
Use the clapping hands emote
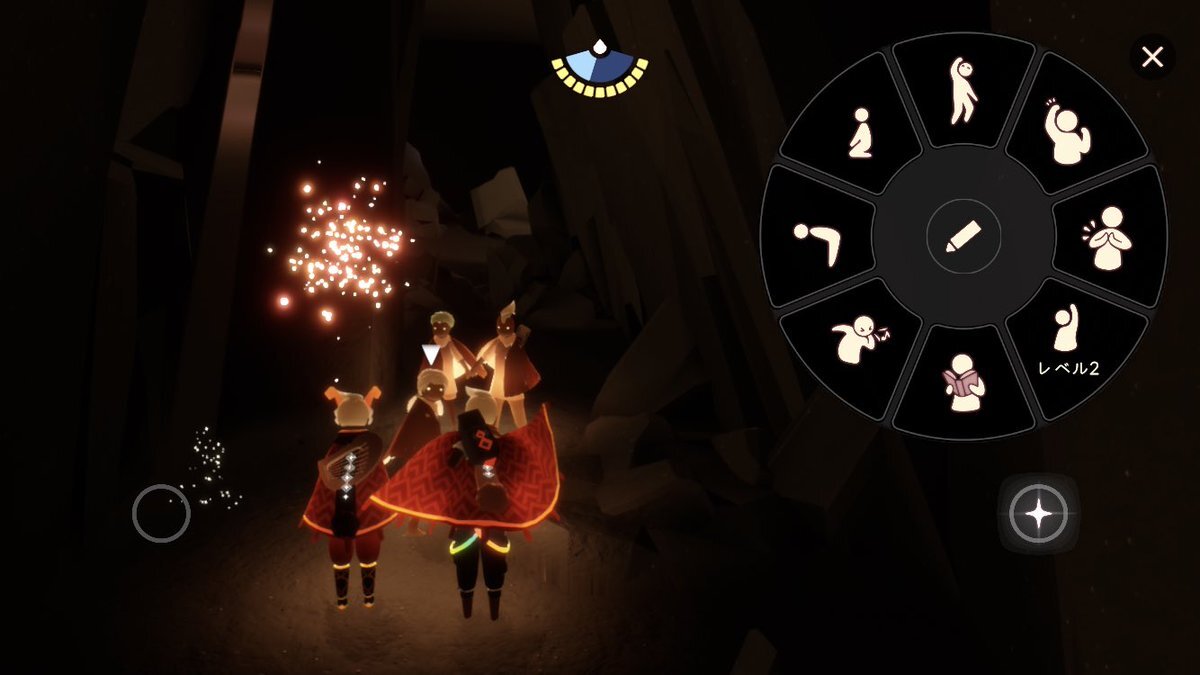[x=1108, y=238]
